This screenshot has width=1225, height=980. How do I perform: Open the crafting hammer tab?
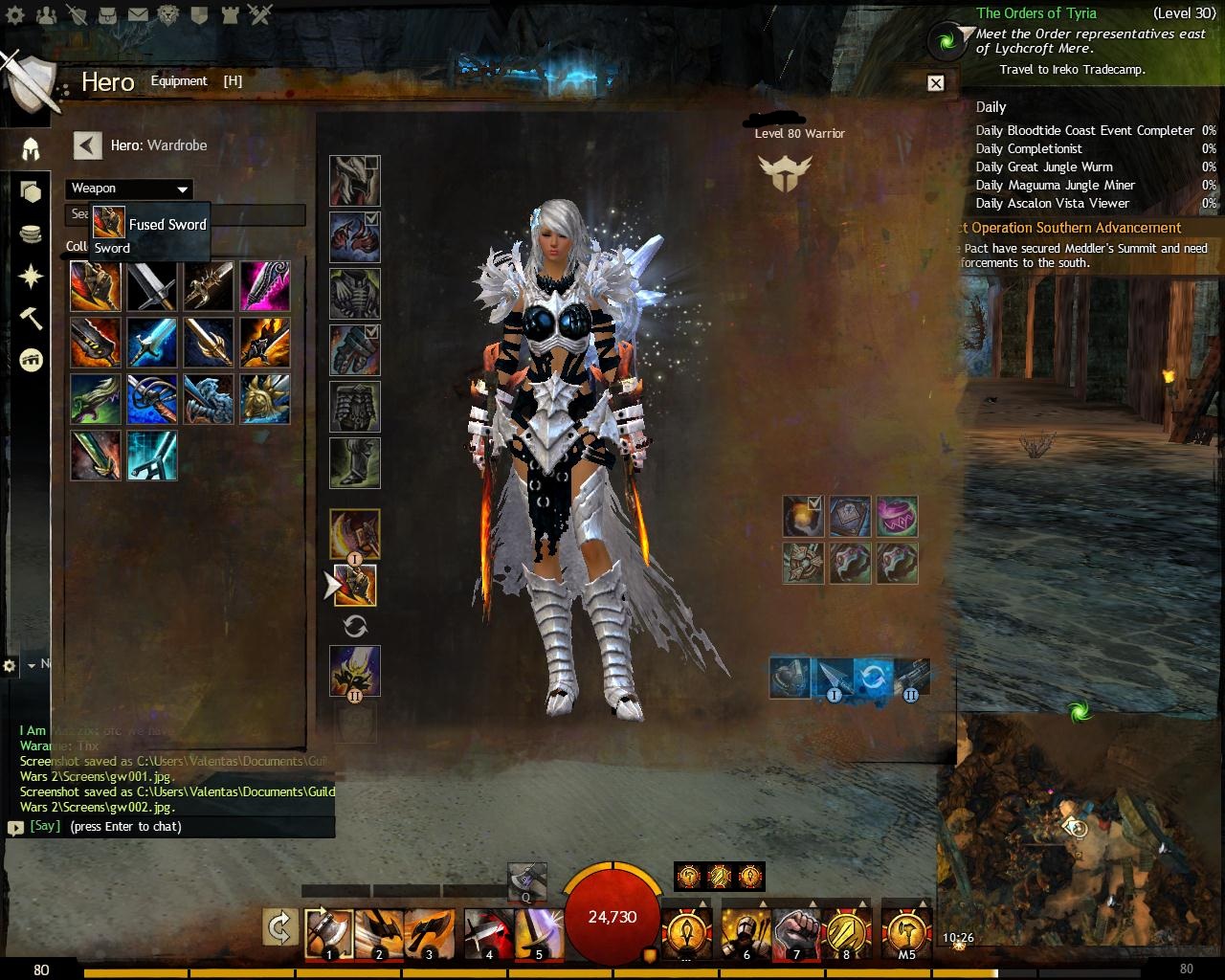[x=32, y=319]
